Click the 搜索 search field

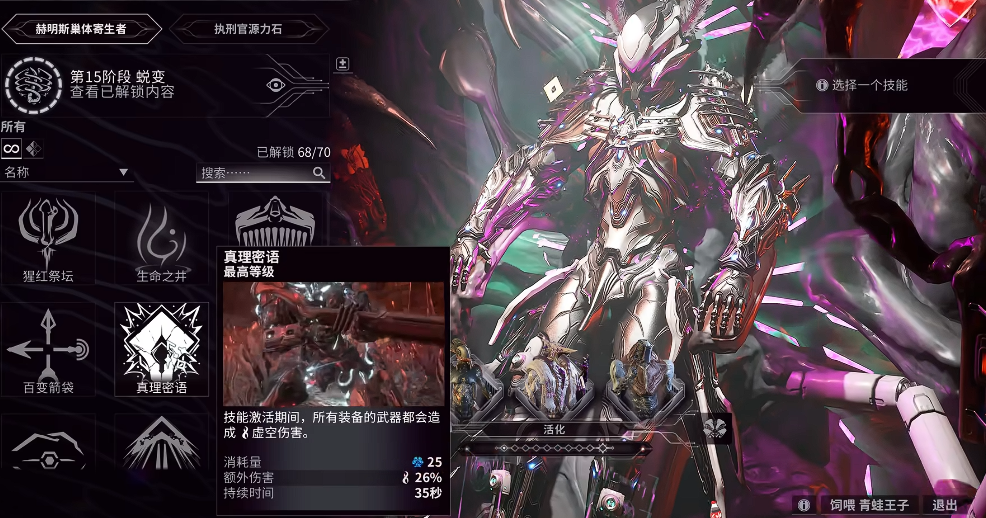point(262,173)
